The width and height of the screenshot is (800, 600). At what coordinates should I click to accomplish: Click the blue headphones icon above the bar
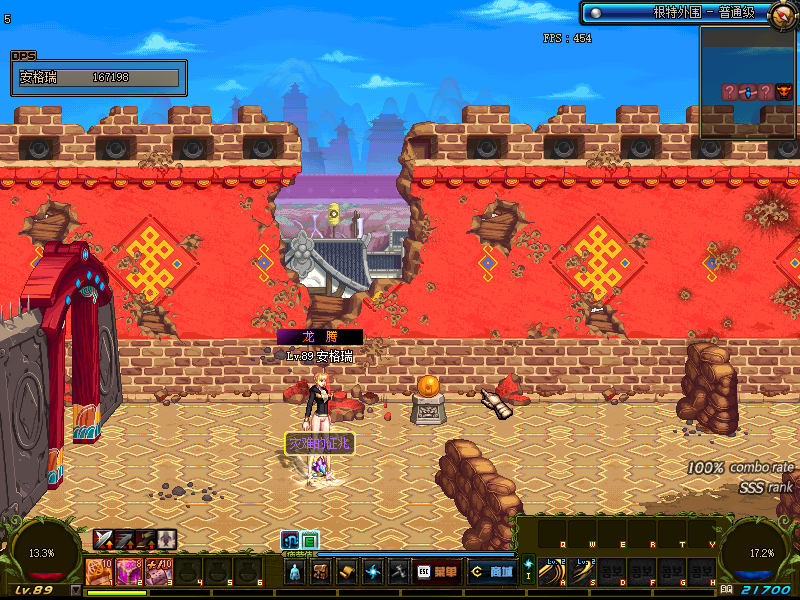(290, 540)
